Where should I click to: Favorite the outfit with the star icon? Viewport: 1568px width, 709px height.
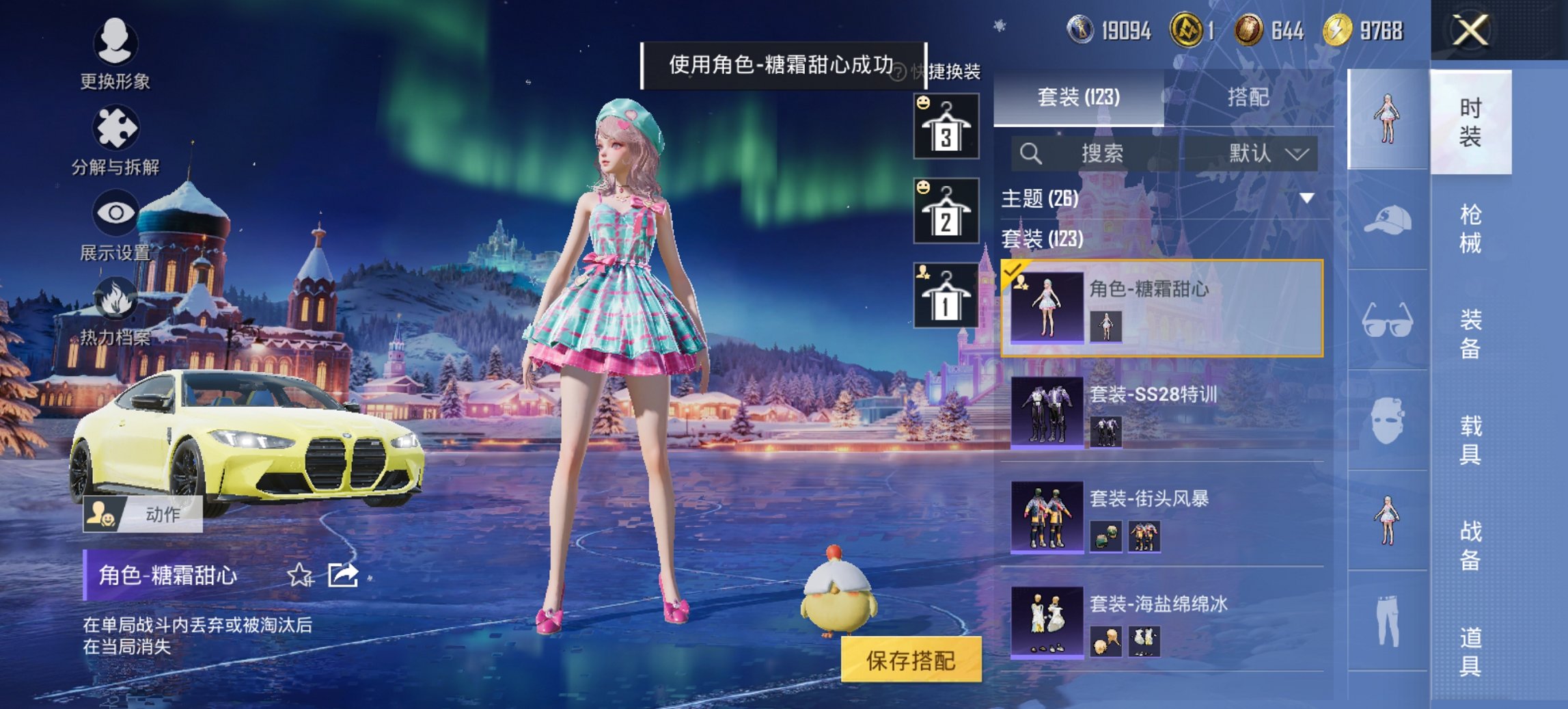[300, 576]
